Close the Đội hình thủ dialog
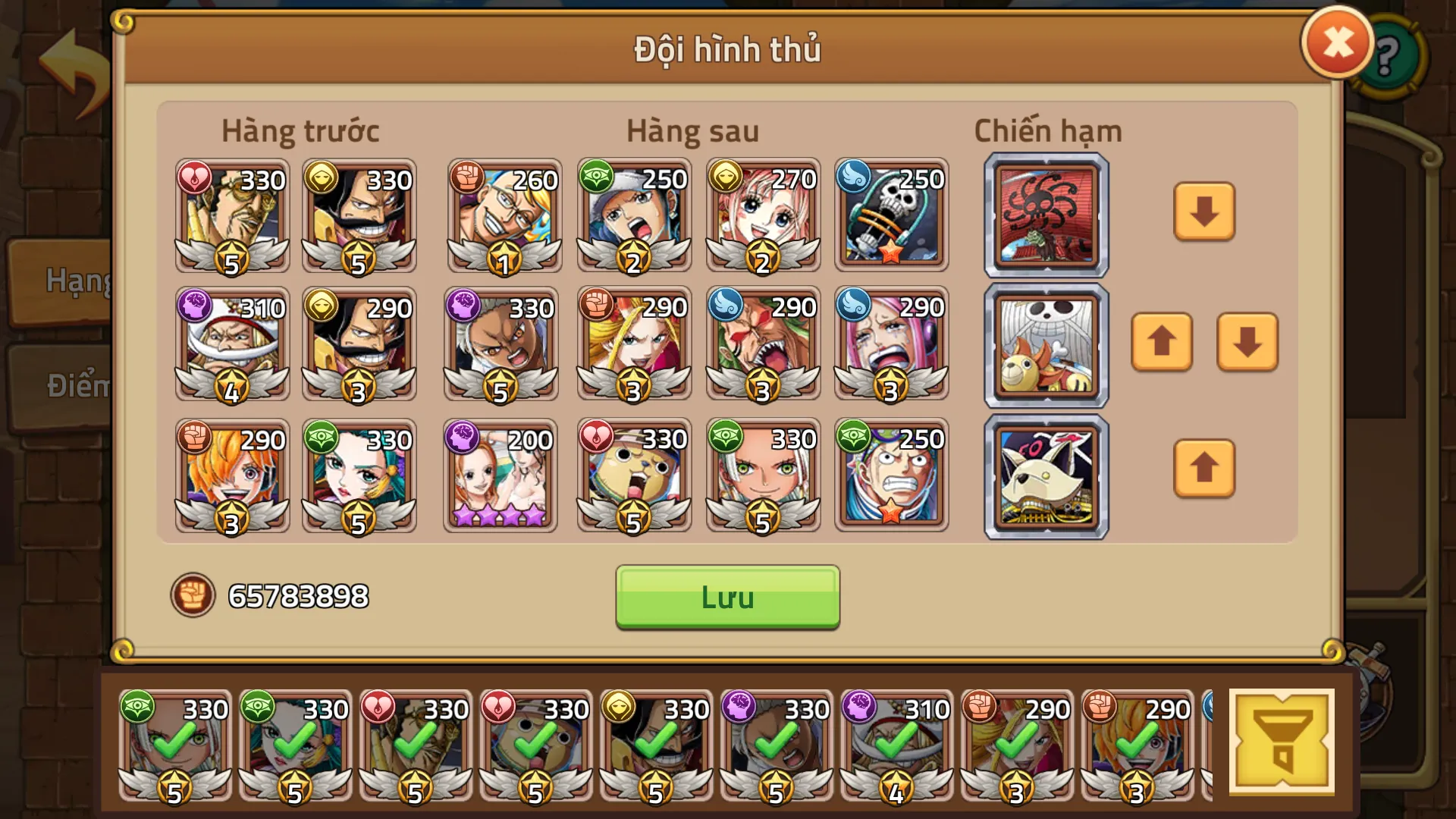The height and width of the screenshot is (819, 1456). 1337,42
